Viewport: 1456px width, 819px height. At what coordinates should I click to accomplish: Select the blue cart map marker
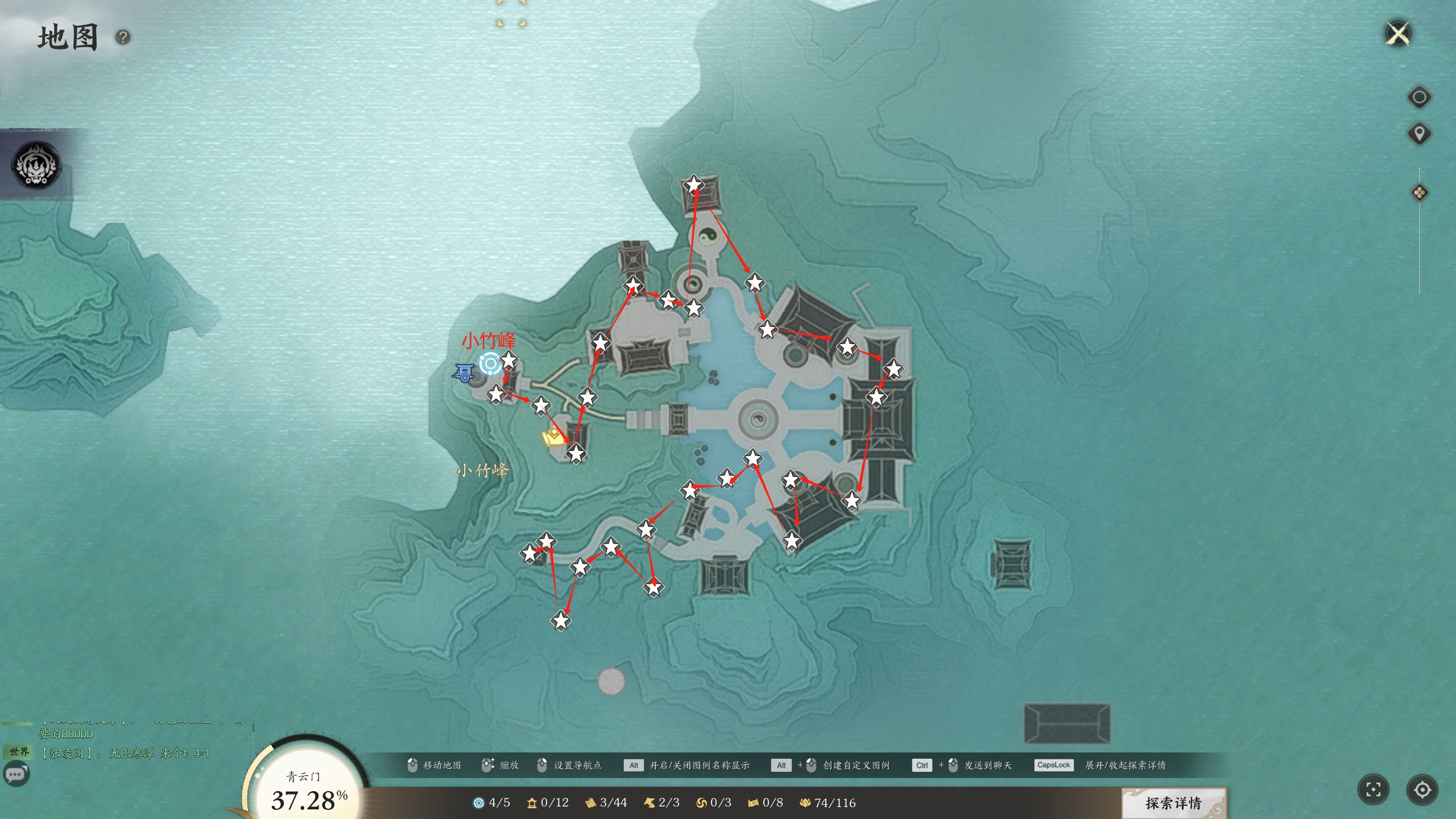(464, 373)
